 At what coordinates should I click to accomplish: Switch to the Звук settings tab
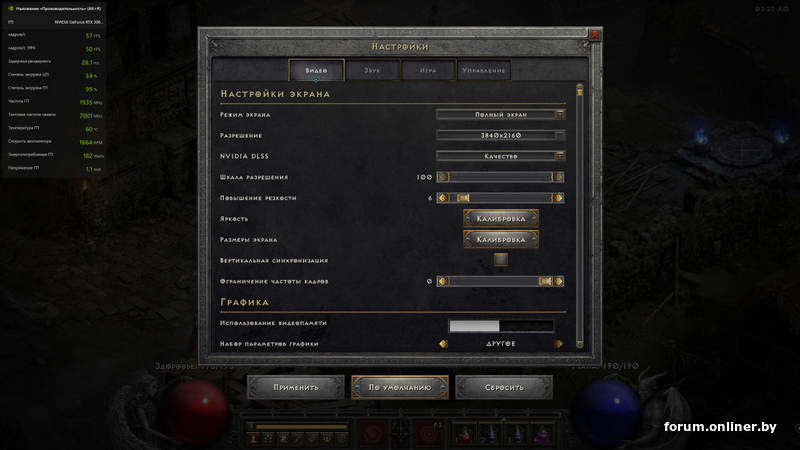[372, 70]
